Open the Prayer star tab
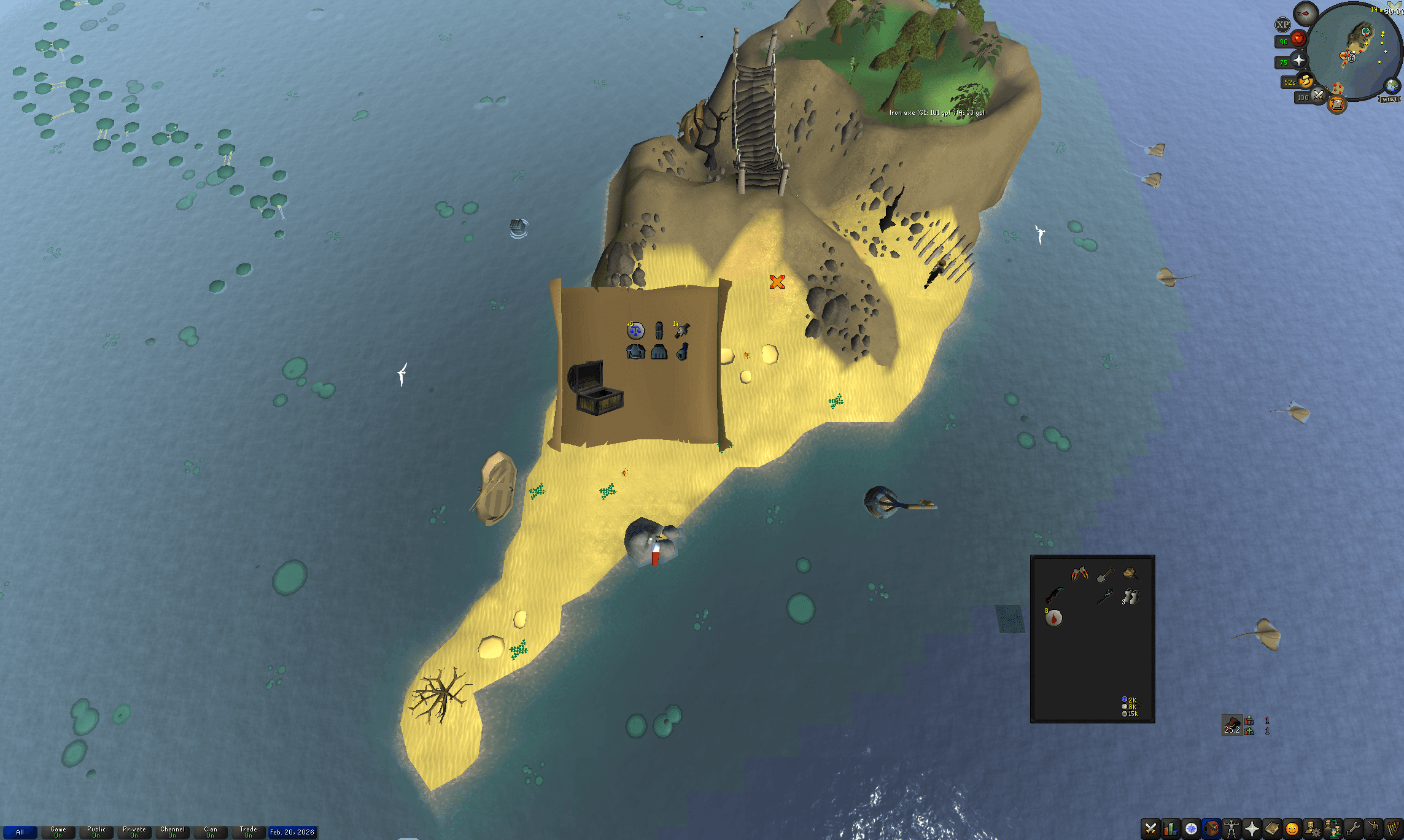 click(x=1251, y=828)
